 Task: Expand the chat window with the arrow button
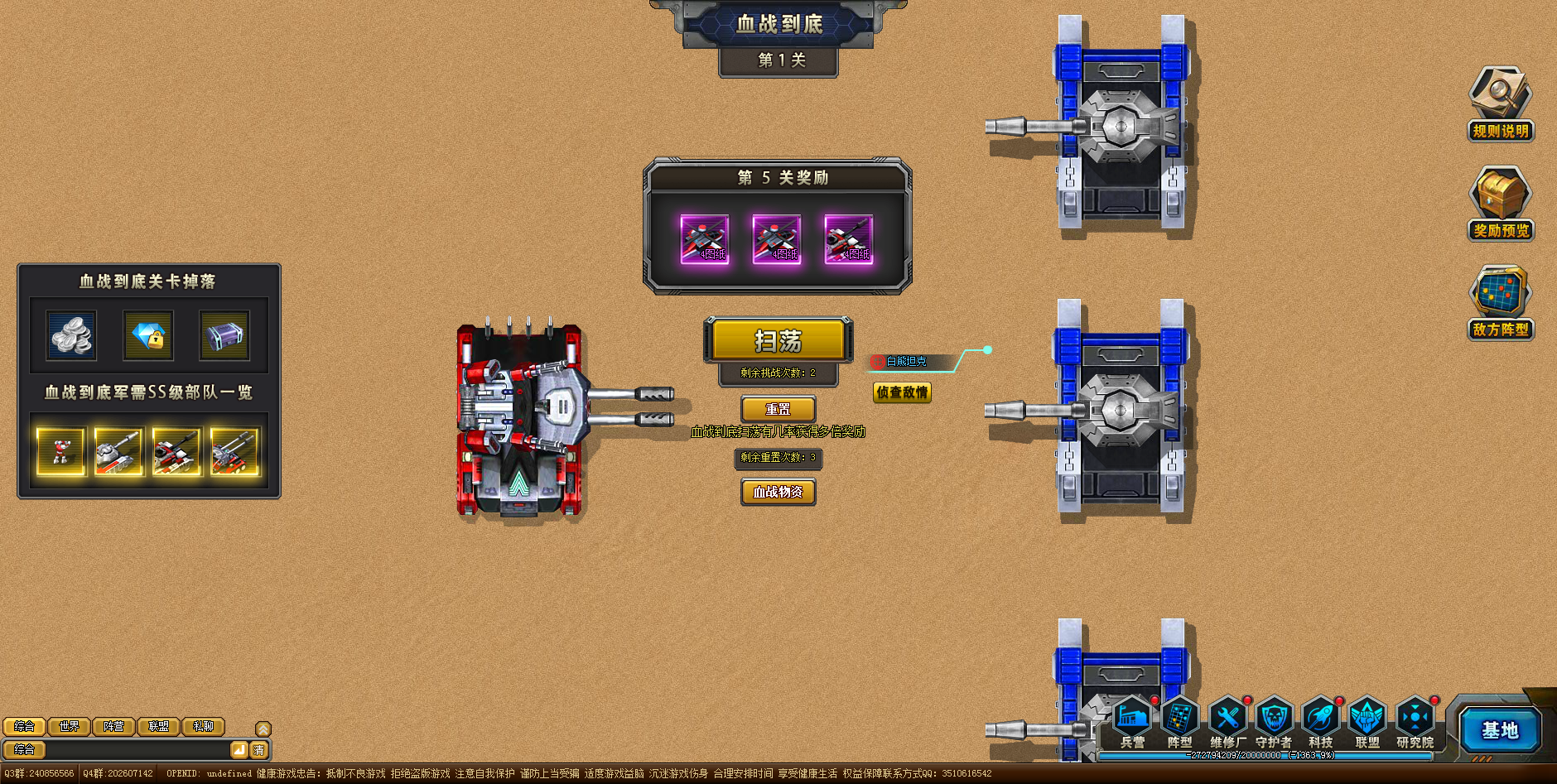click(263, 729)
